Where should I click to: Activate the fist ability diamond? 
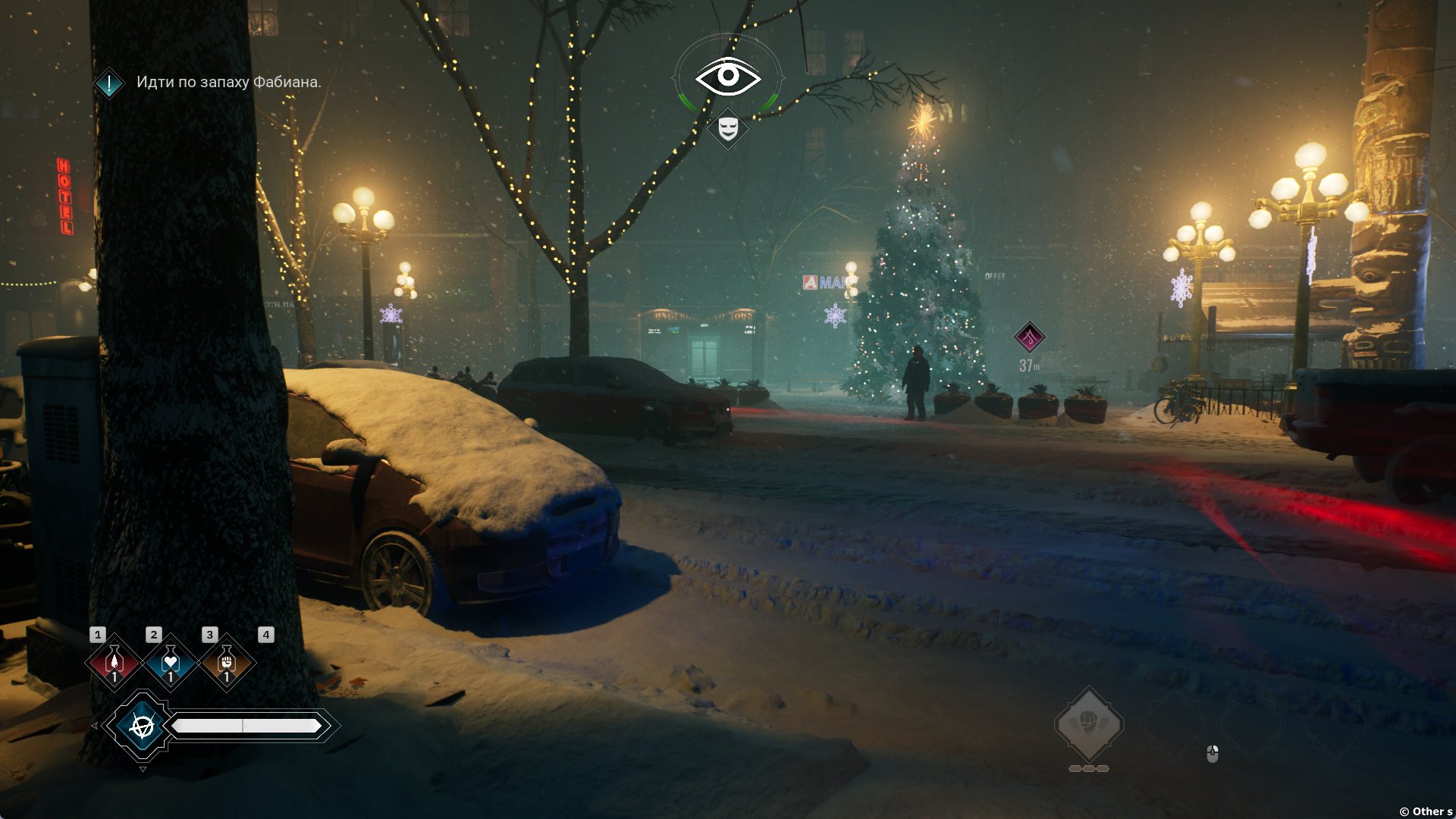click(1089, 724)
